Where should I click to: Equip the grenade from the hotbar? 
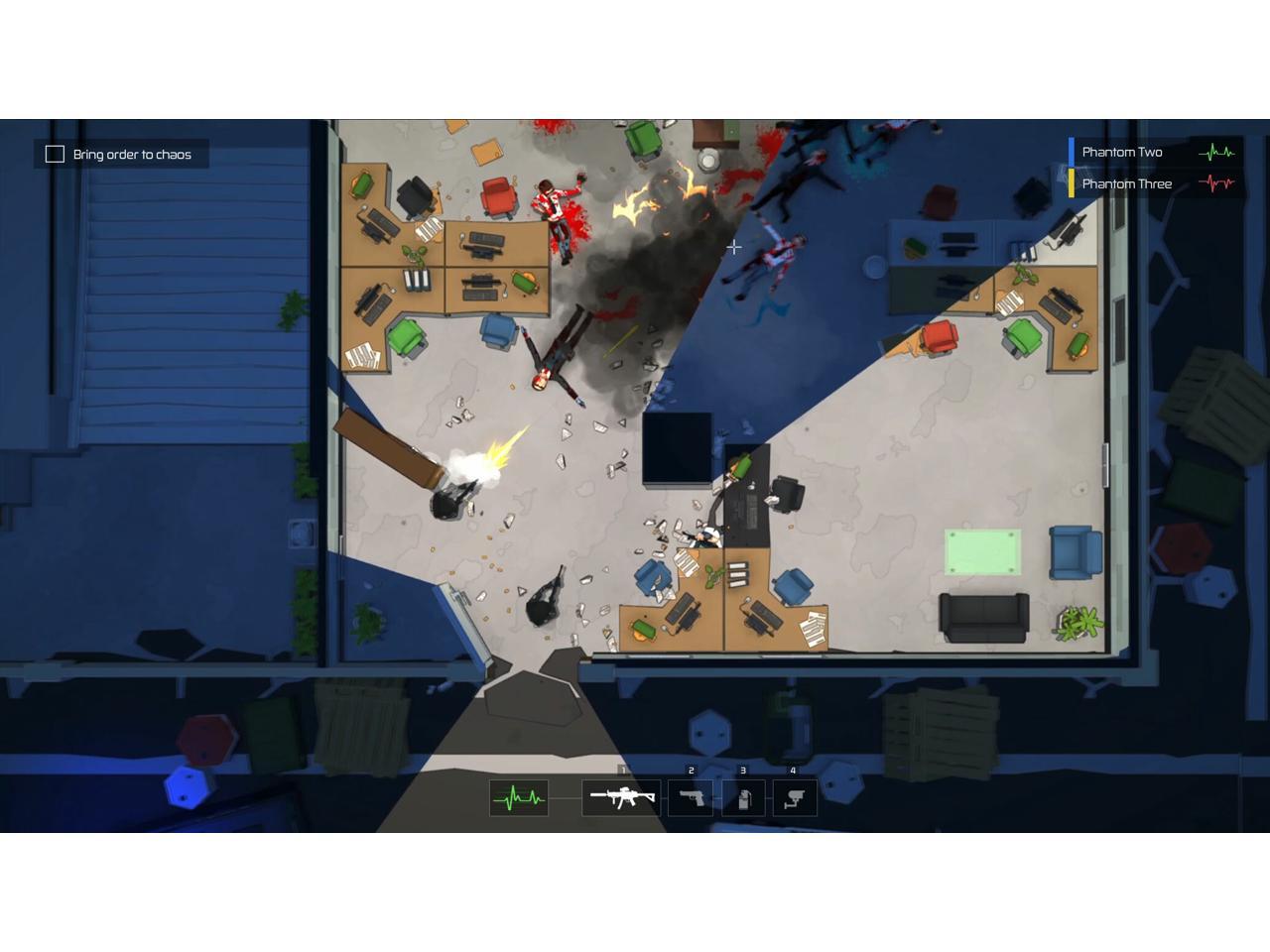click(743, 797)
